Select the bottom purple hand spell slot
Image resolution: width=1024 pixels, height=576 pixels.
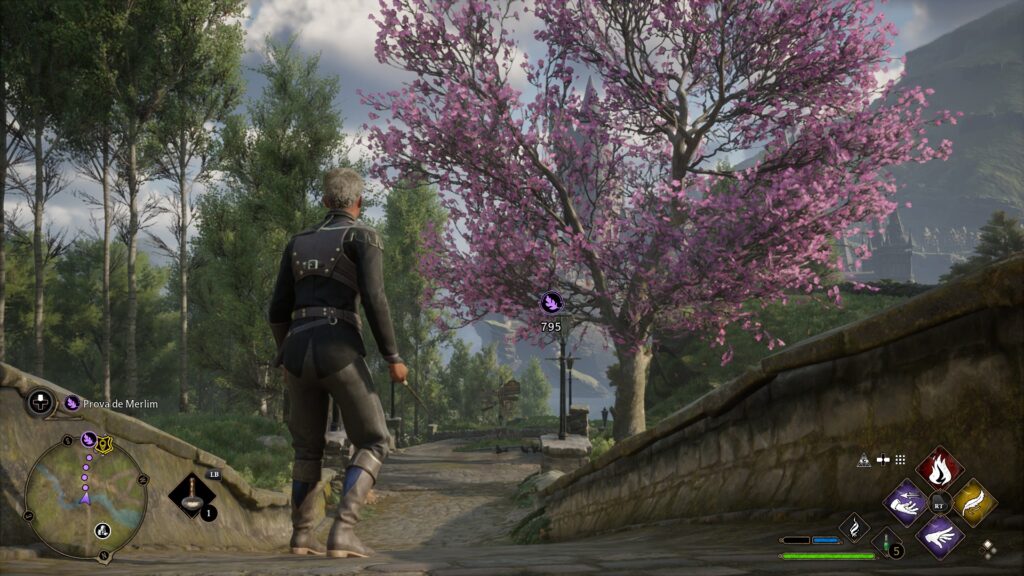tap(940, 535)
